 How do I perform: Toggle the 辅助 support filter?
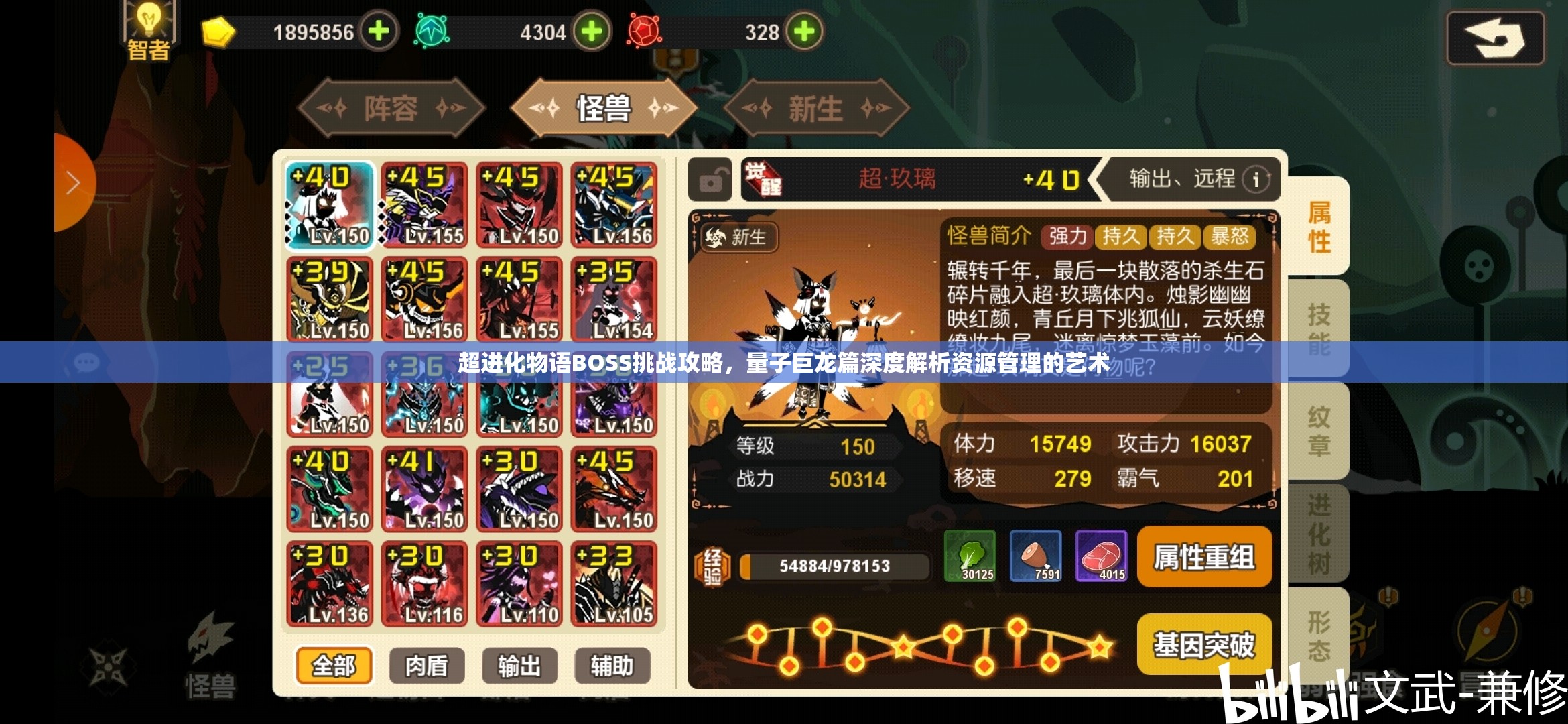click(612, 666)
